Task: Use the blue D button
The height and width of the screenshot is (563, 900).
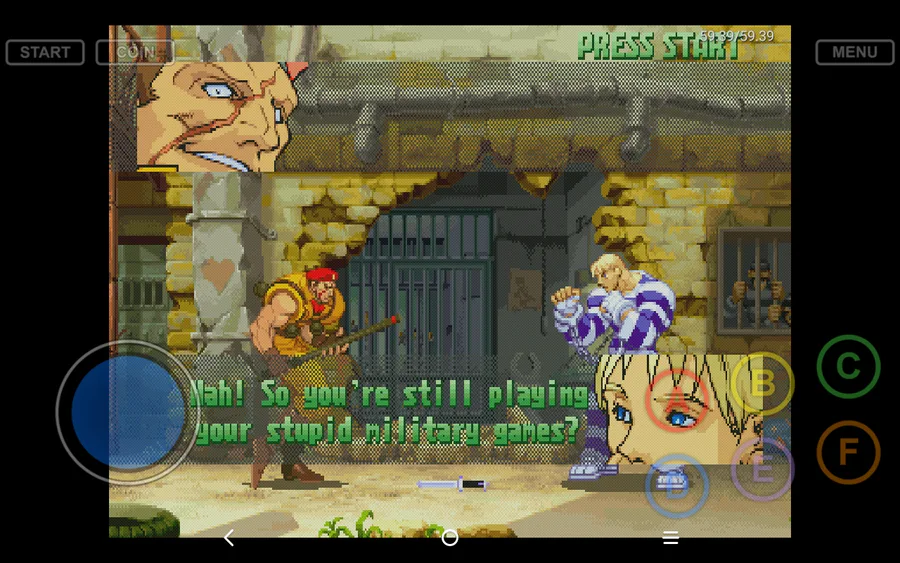Action: [x=677, y=486]
